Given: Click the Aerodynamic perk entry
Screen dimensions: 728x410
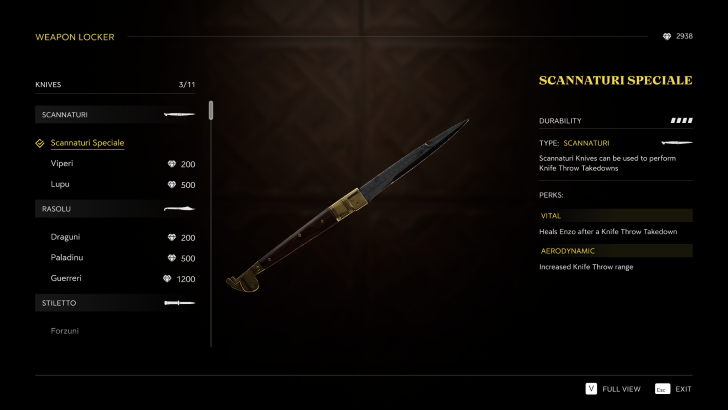Looking at the screenshot, I should (614, 251).
